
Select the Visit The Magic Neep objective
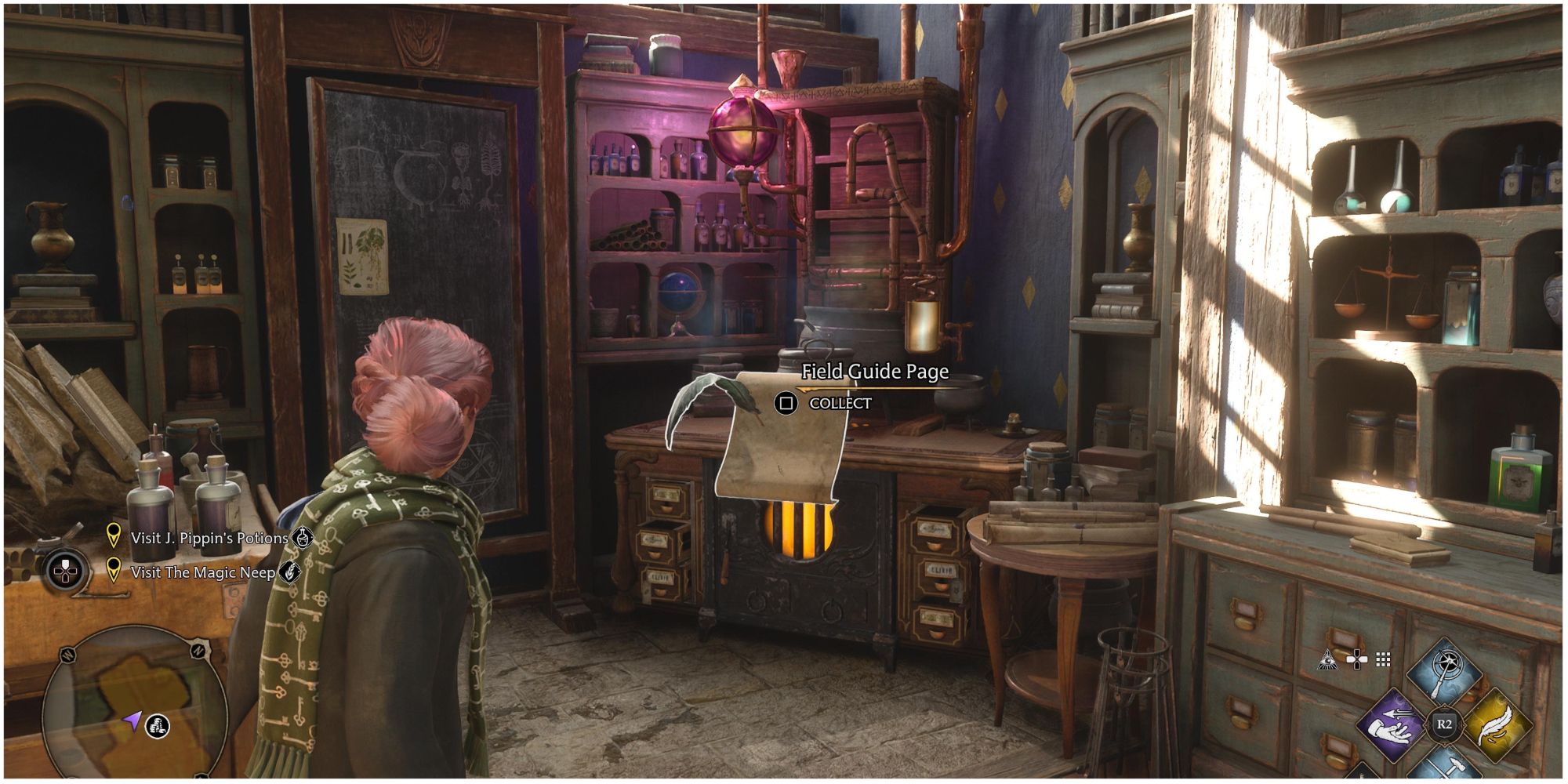202,572
